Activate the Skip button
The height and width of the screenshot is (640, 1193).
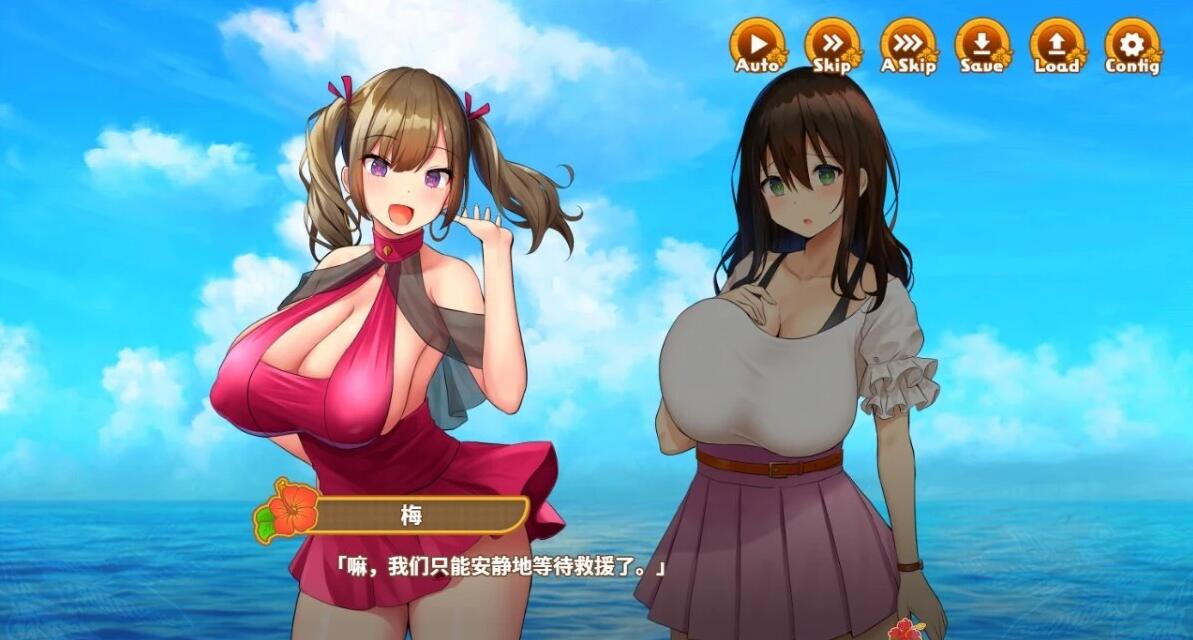pyautogui.click(x=832, y=46)
